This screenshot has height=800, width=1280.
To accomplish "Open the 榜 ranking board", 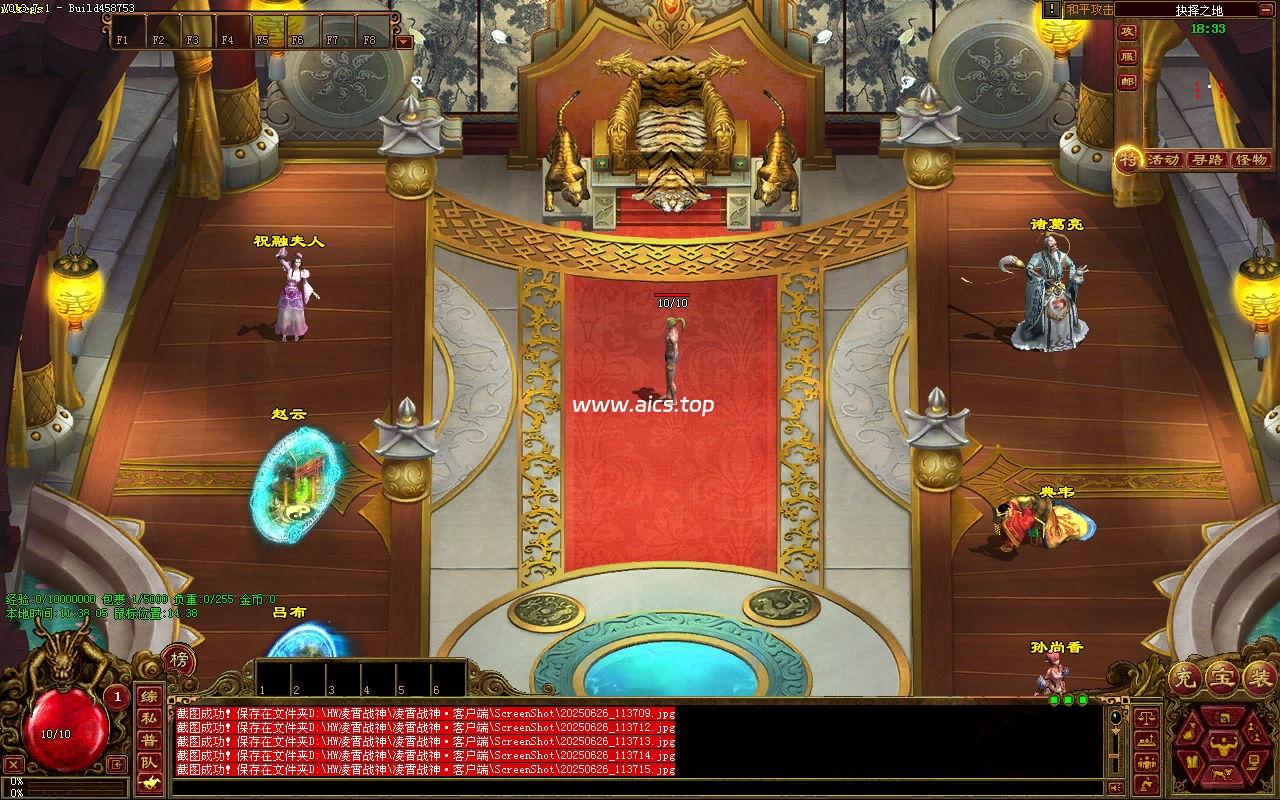I will click(x=178, y=659).
